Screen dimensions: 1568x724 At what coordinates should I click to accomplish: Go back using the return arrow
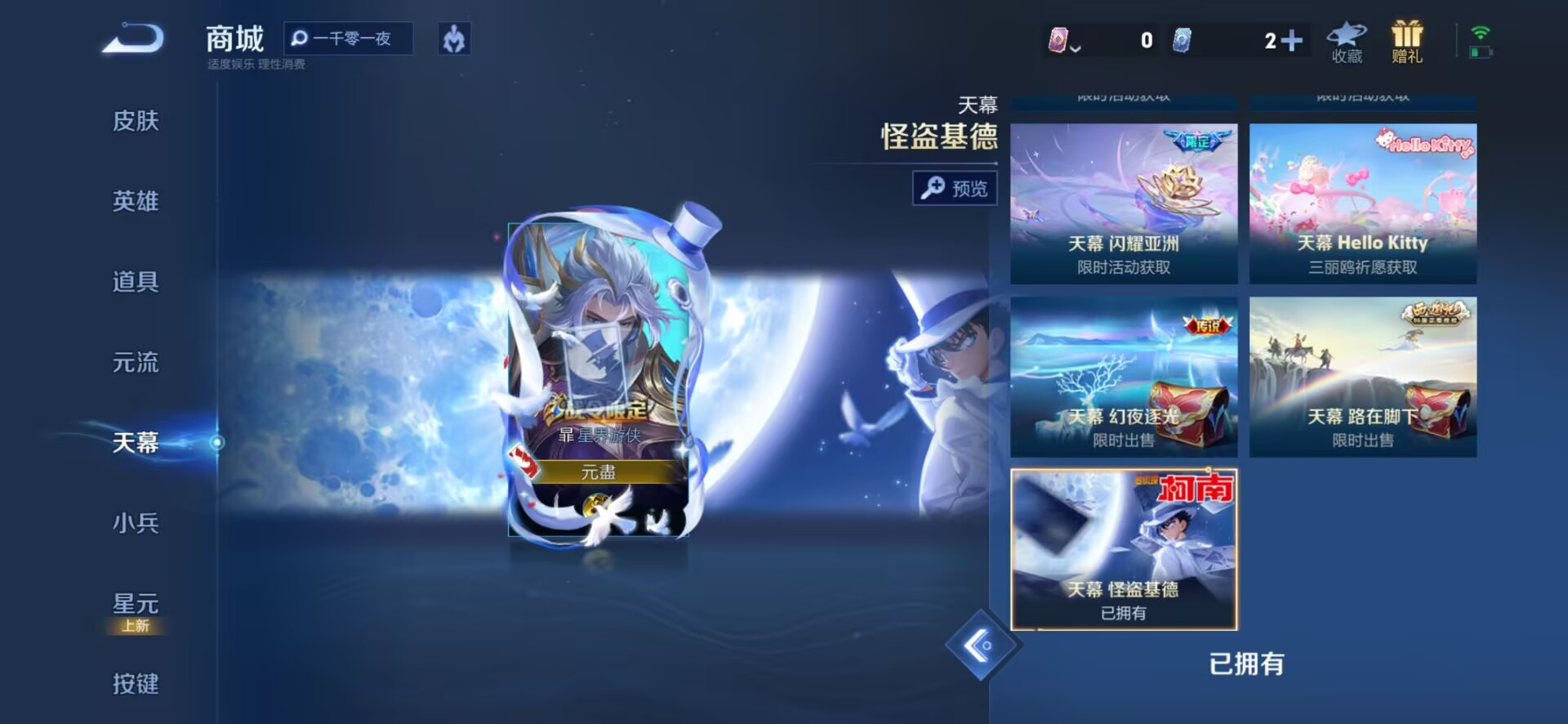coord(134,38)
